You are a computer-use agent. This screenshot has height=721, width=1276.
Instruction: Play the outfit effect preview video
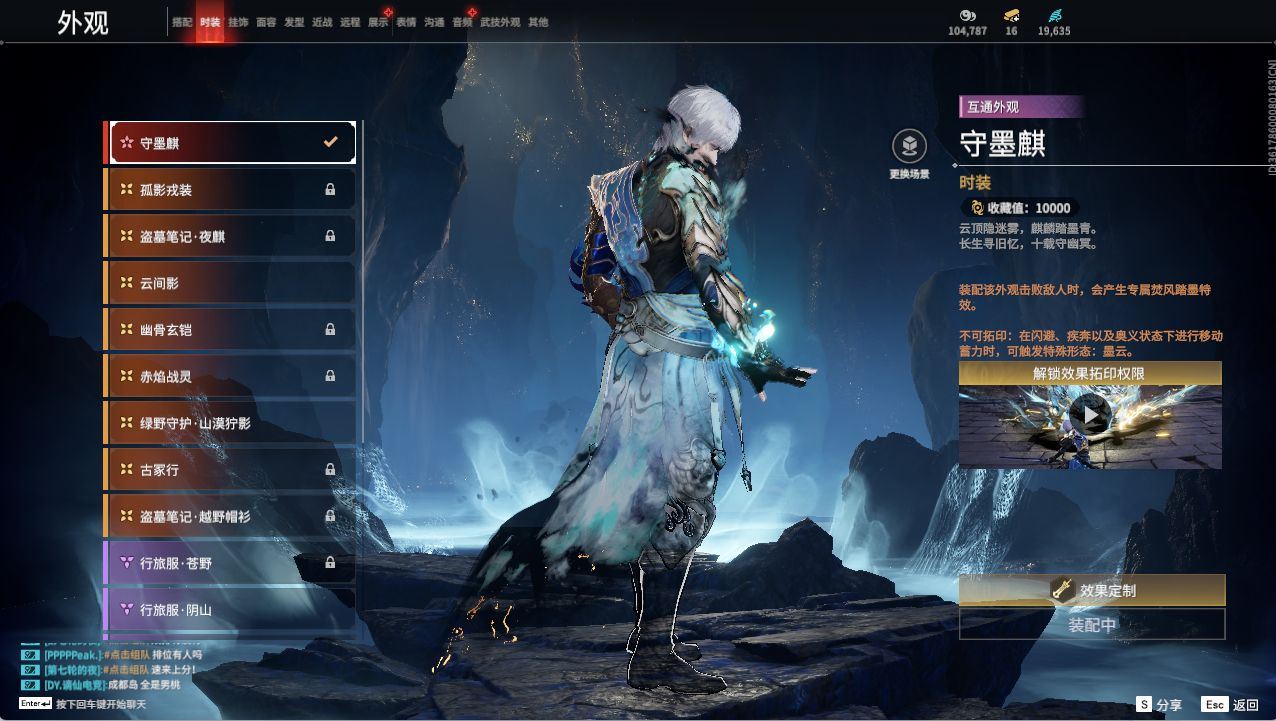[1089, 415]
